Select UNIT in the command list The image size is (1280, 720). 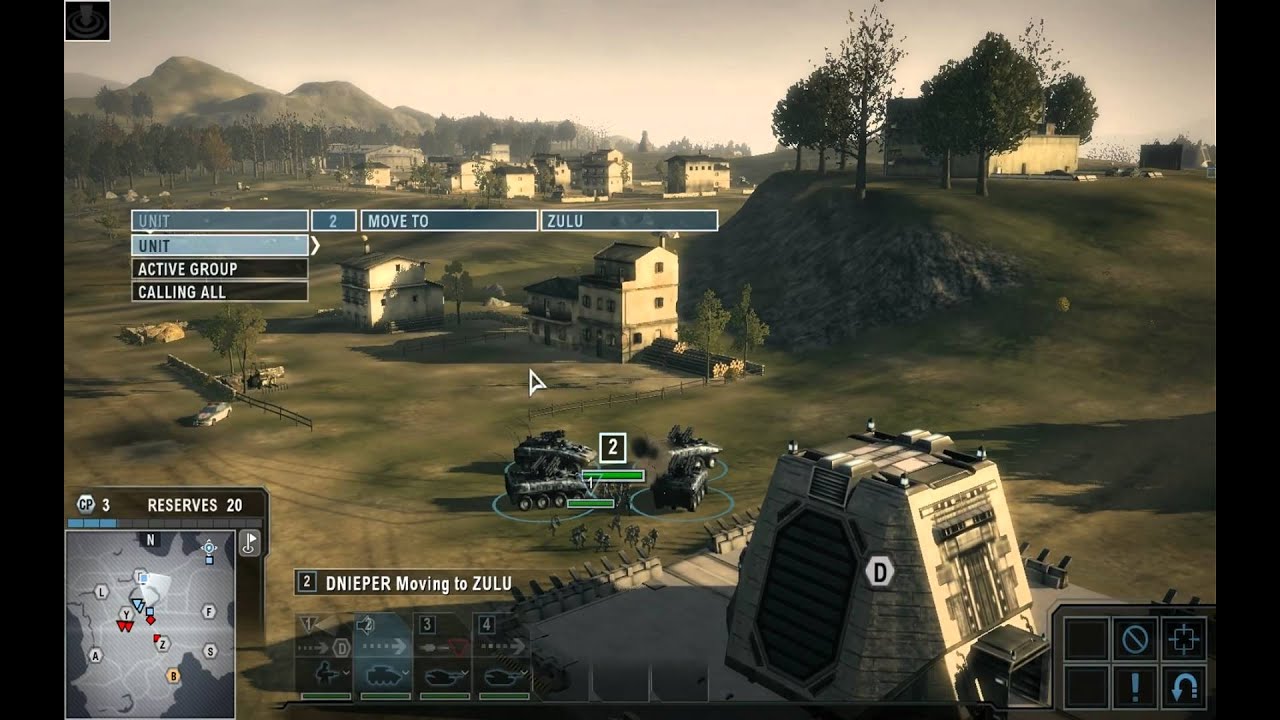219,245
